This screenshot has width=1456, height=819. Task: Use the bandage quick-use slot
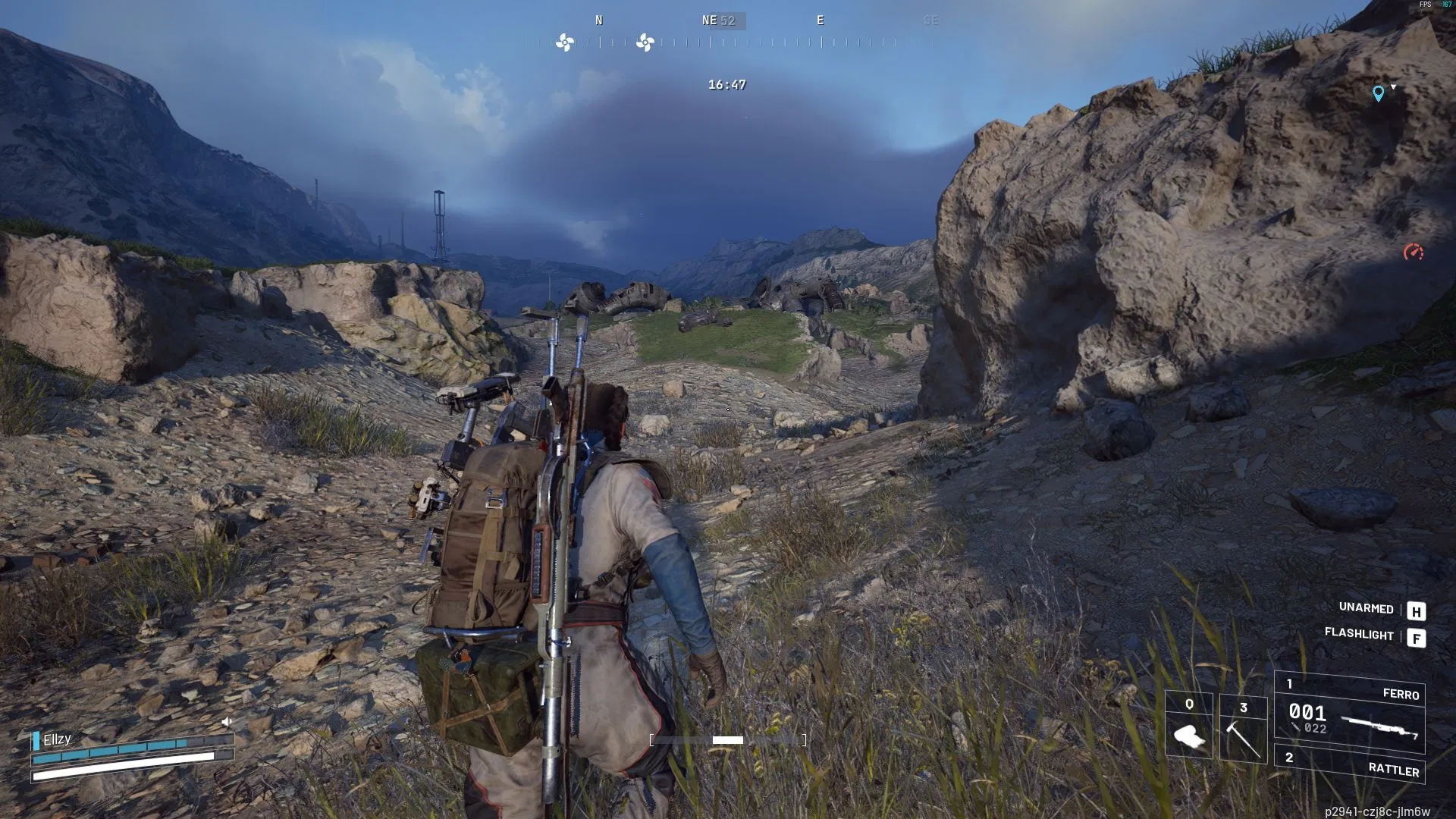pyautogui.click(x=1188, y=726)
